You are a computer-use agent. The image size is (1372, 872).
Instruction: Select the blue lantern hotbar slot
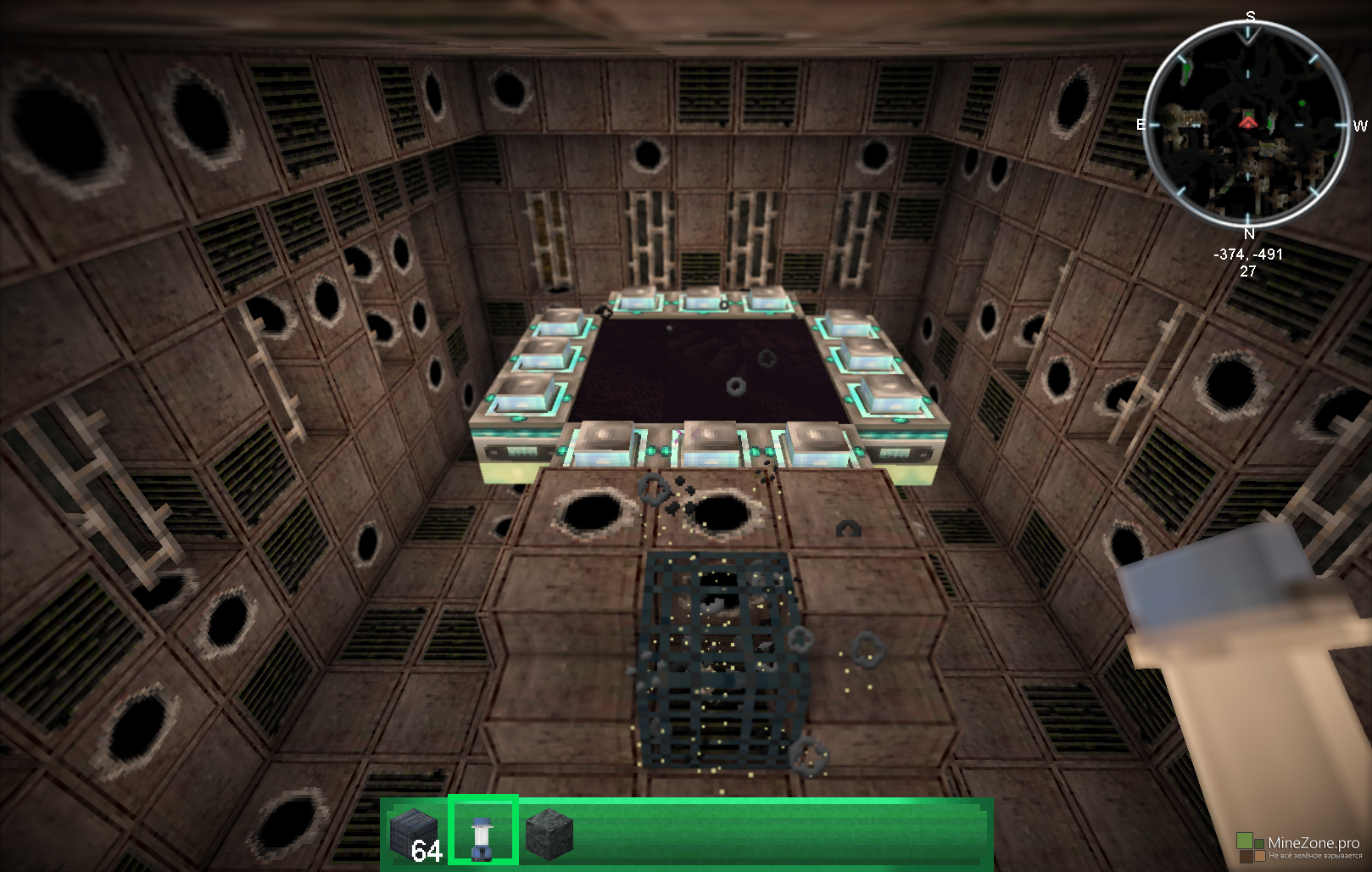(482, 832)
